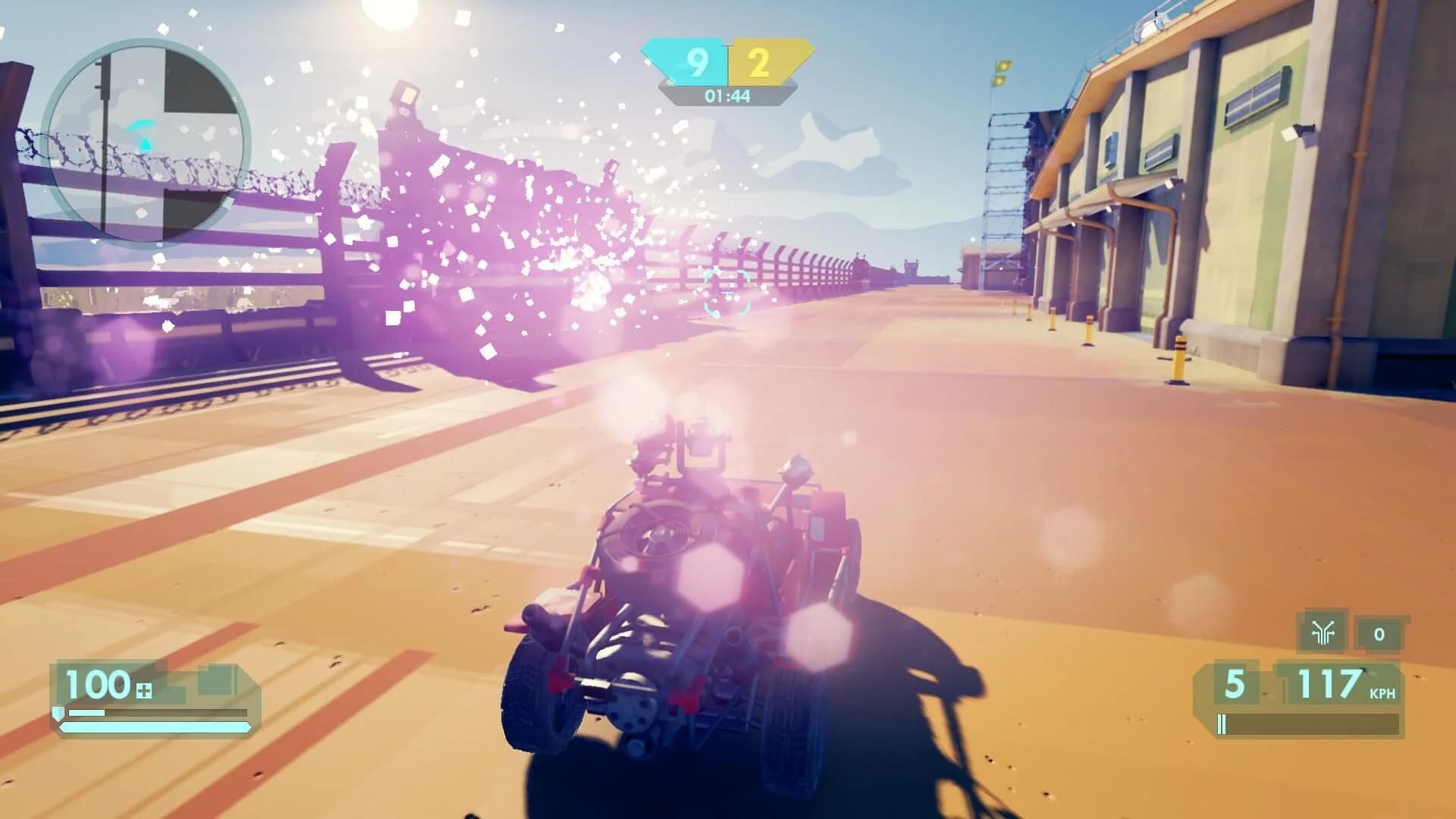This screenshot has height=819, width=1456.
Task: Click the gear indicator showing 5
Action: 1234,685
